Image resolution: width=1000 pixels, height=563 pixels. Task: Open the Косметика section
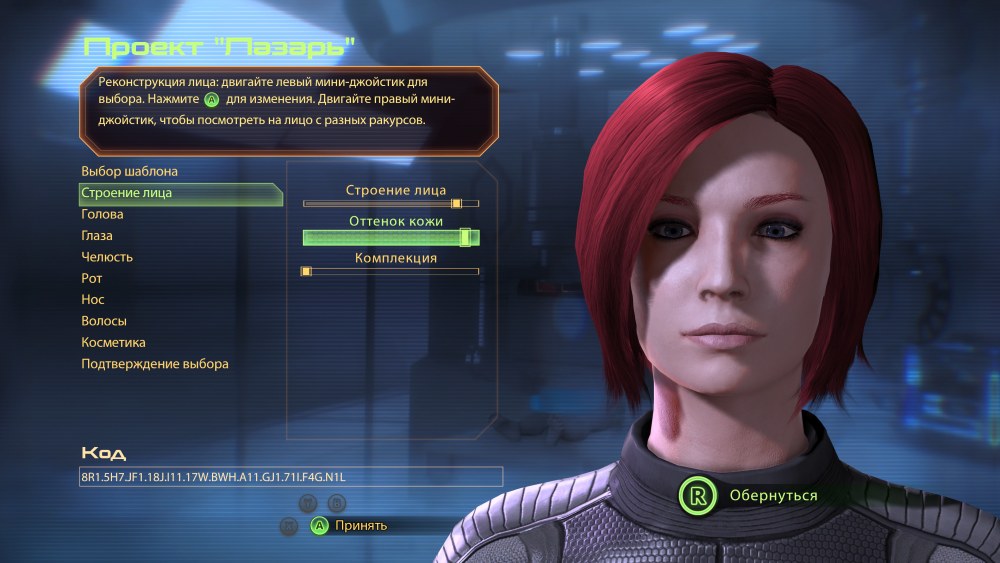113,343
